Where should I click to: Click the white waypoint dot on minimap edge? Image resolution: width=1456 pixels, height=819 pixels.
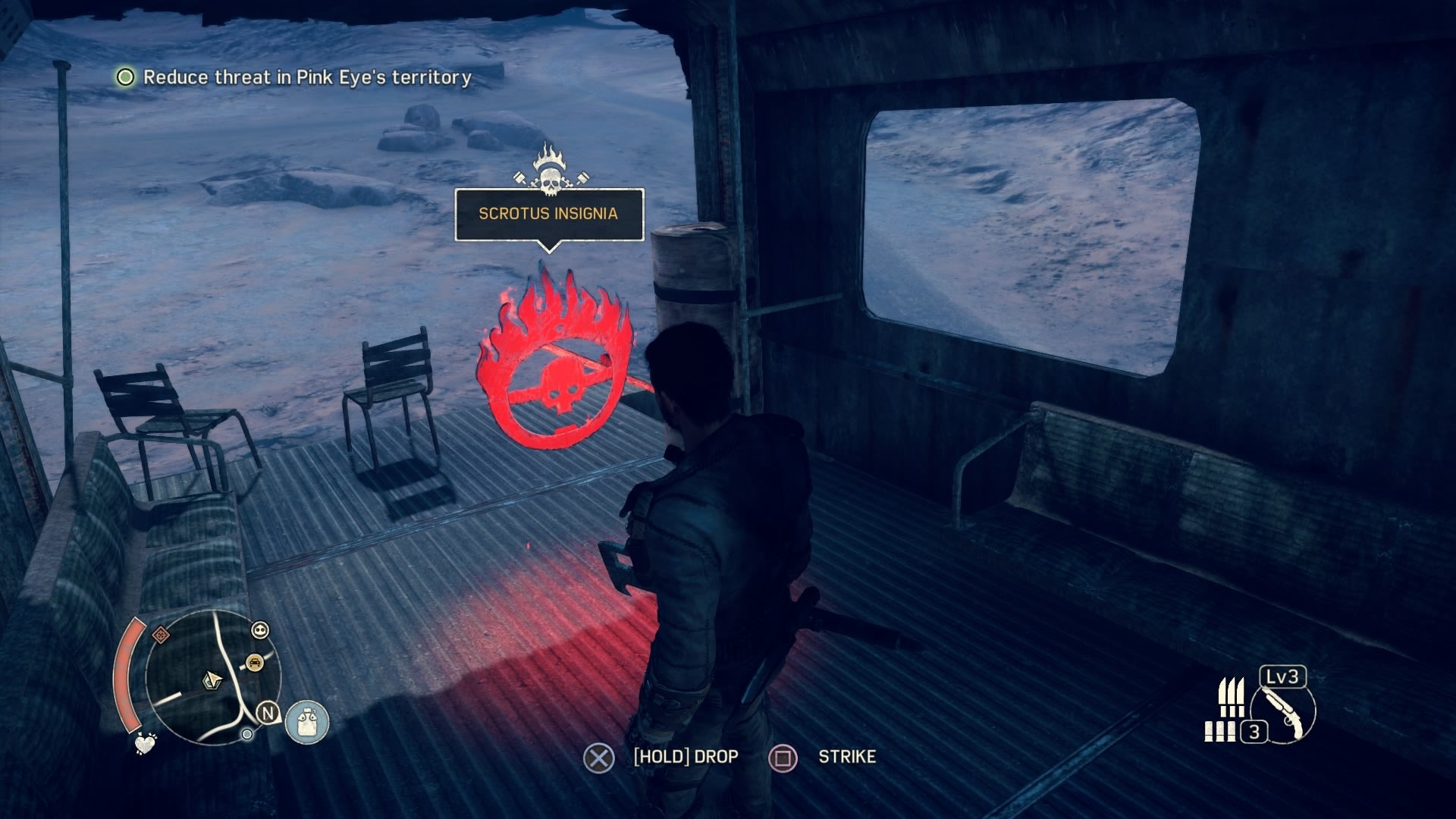[247, 733]
